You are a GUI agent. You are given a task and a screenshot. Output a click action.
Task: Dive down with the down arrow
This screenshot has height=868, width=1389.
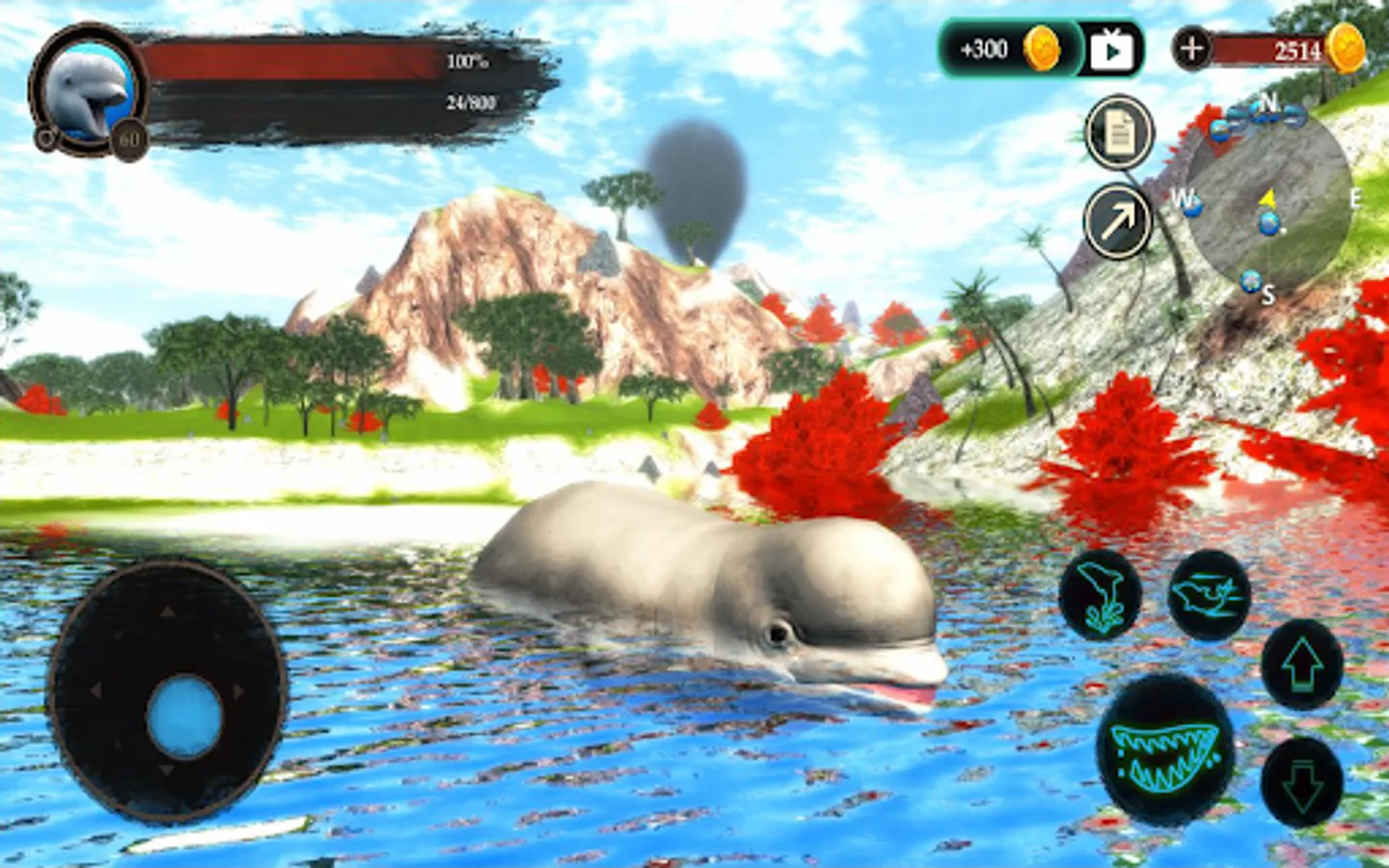tap(1301, 782)
